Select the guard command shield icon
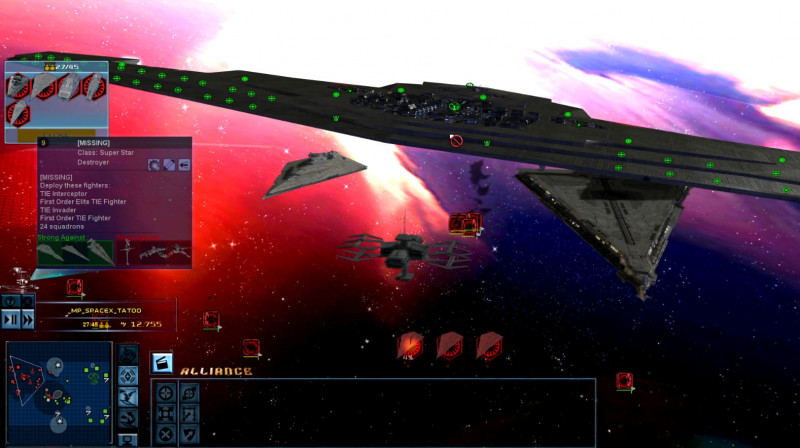 pyautogui.click(x=188, y=433)
